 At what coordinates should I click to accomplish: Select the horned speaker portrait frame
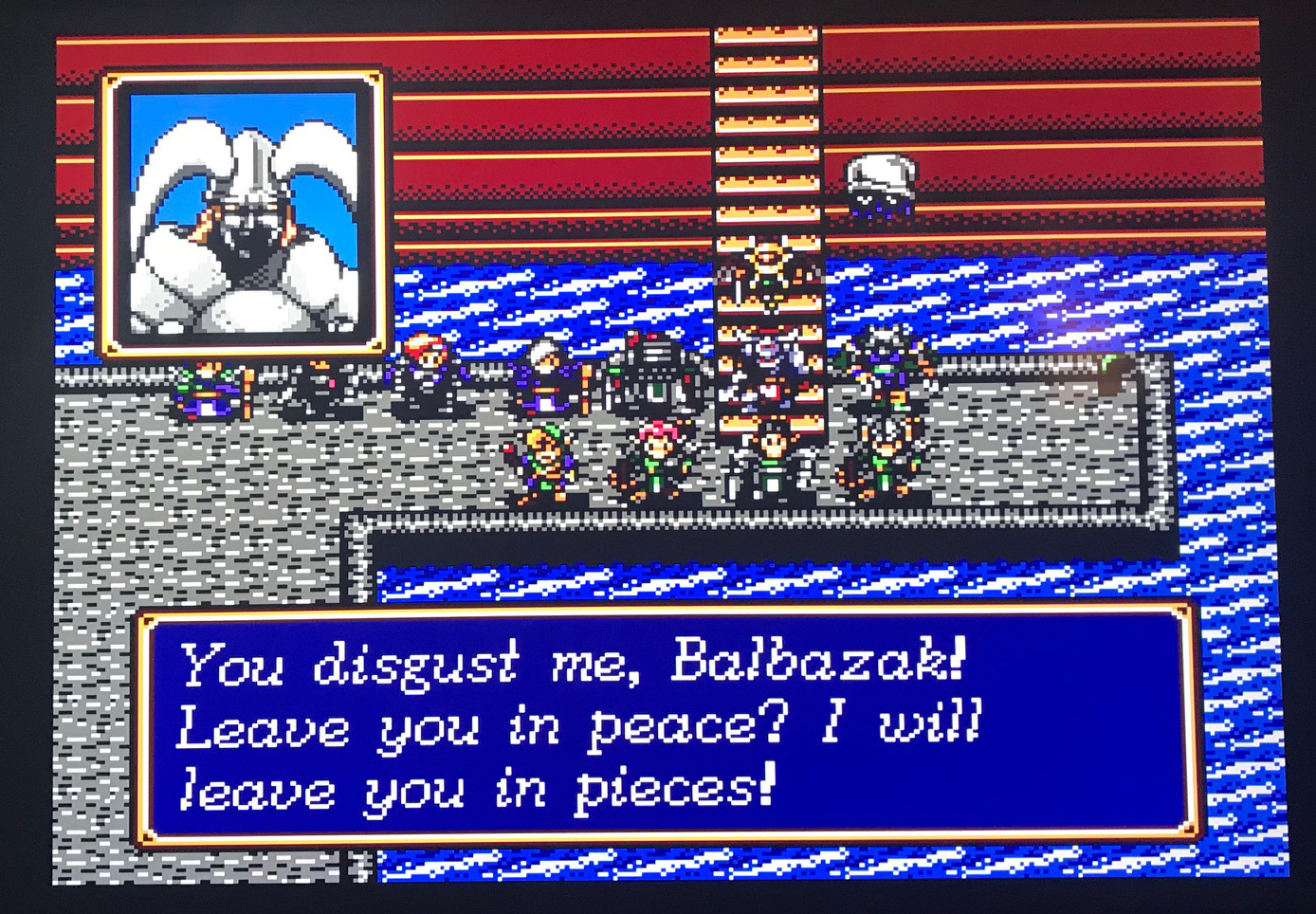[243, 213]
